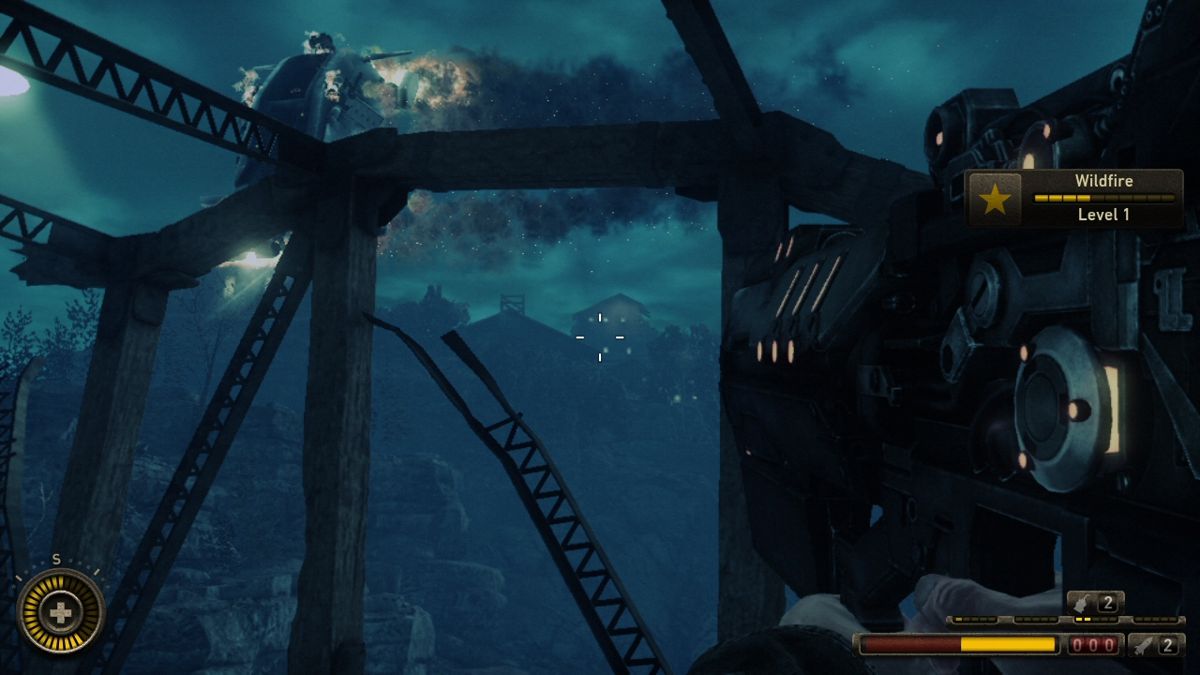Click the circular health cross gauge
Screen dimensions: 1200x675
click(61, 611)
